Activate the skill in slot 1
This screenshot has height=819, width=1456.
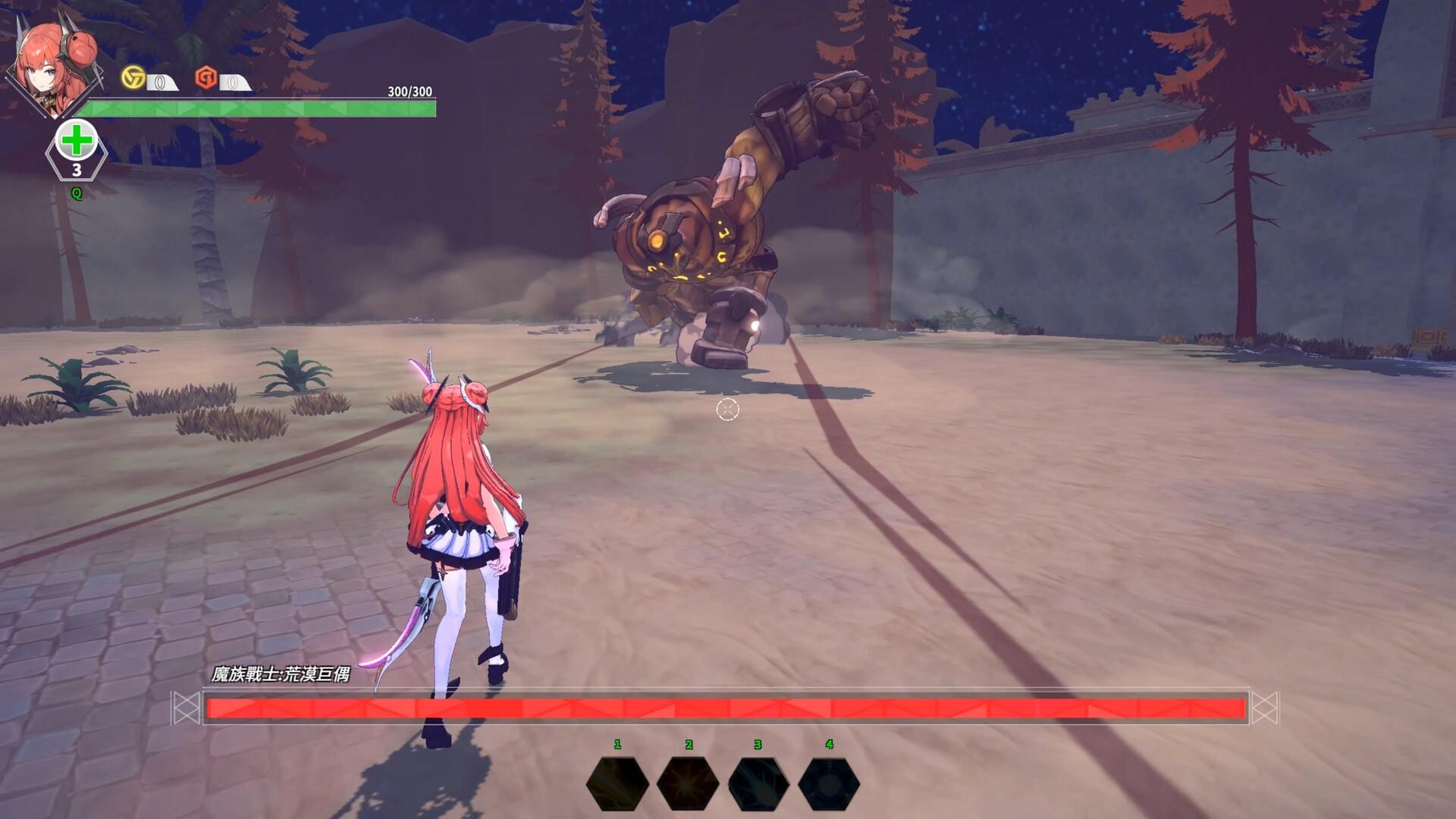[617, 783]
